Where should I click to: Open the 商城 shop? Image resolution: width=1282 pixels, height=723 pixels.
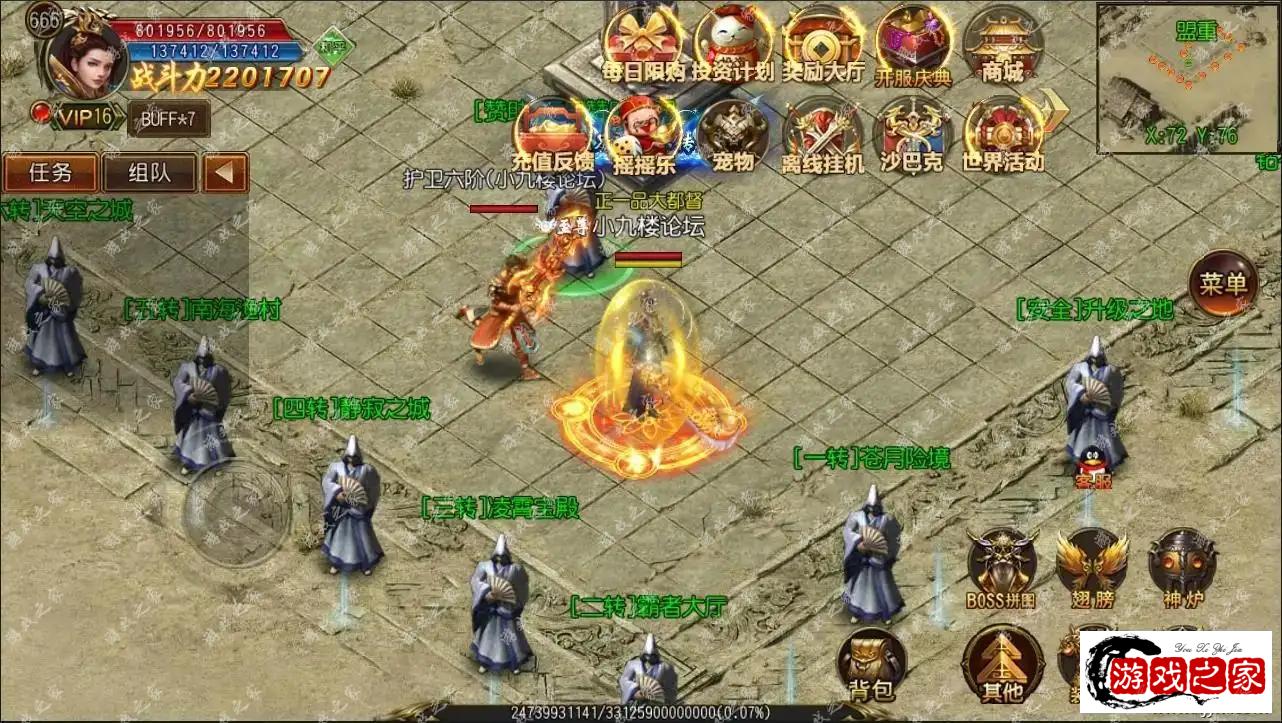(x=1002, y=44)
